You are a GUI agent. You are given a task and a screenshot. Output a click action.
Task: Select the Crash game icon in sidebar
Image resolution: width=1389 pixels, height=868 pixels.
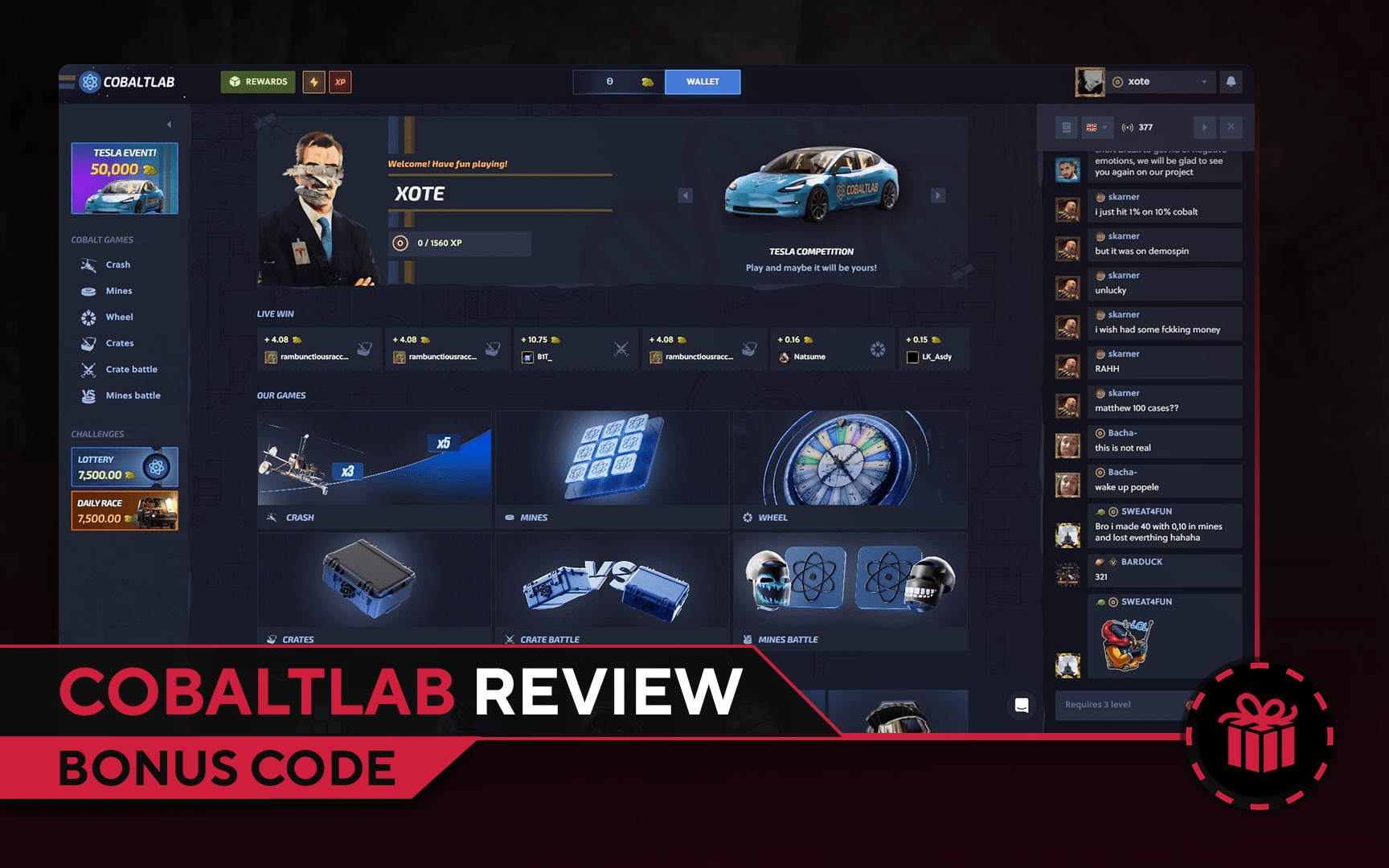tap(88, 264)
